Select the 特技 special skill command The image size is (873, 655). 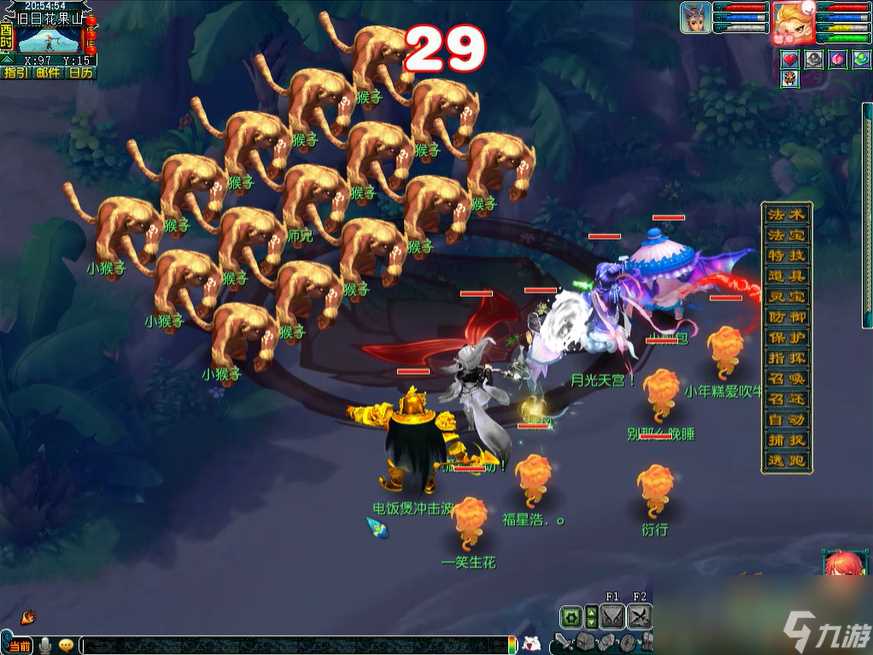(x=786, y=255)
